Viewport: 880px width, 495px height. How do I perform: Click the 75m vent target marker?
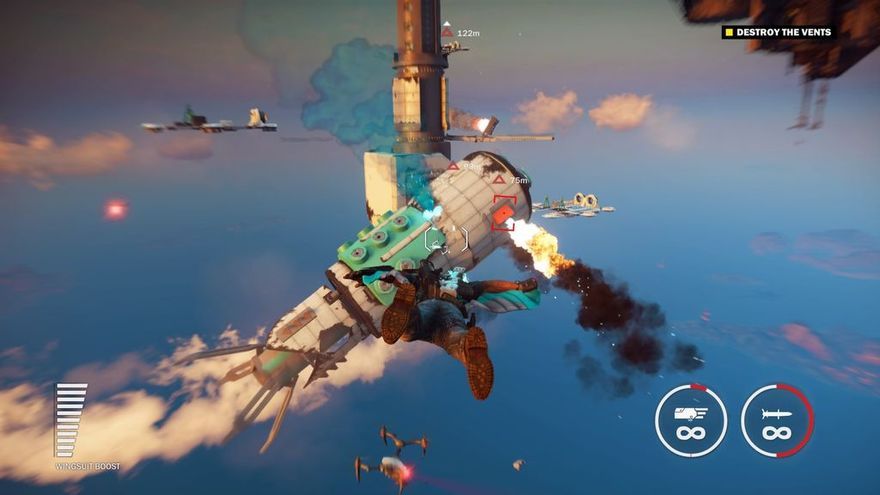pos(500,180)
